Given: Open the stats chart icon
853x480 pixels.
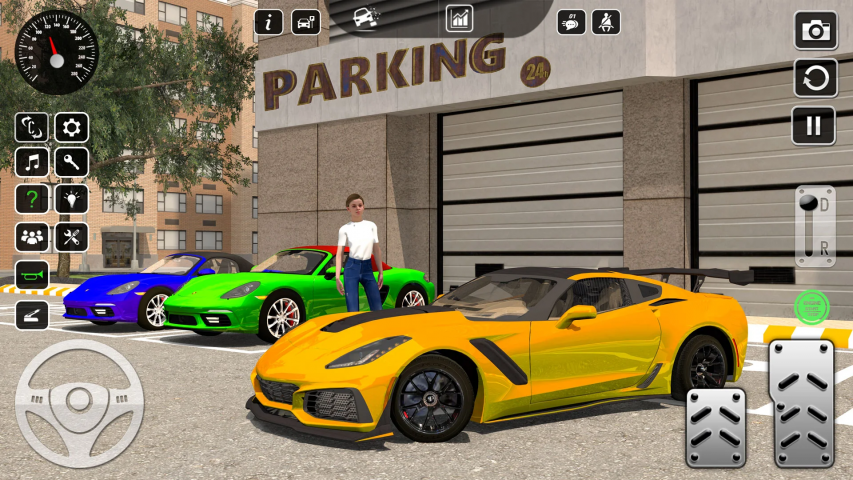Looking at the screenshot, I should click(x=460, y=18).
